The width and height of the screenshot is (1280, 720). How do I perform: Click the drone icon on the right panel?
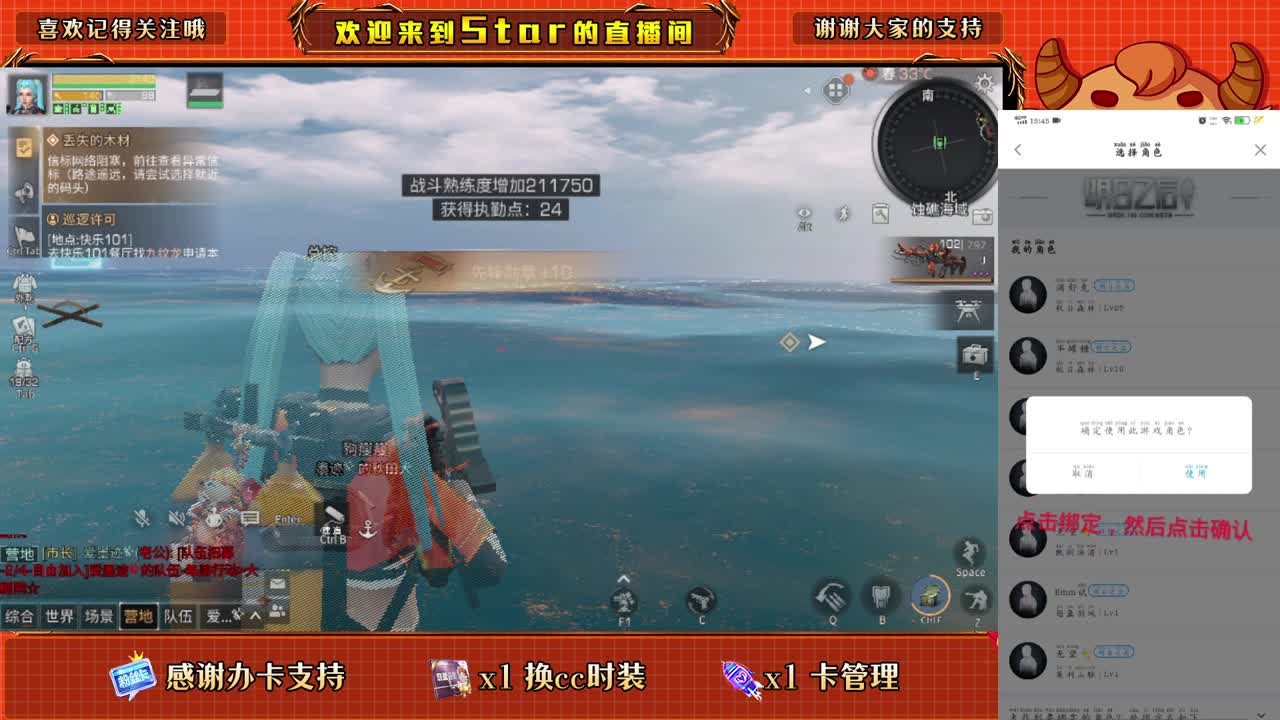(968, 311)
